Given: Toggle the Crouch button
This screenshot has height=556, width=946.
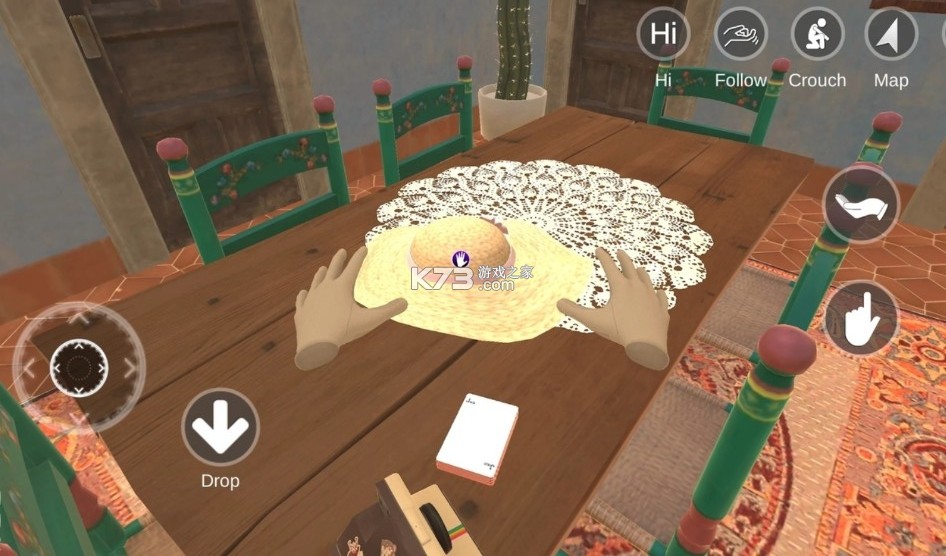Looking at the screenshot, I should (817, 34).
